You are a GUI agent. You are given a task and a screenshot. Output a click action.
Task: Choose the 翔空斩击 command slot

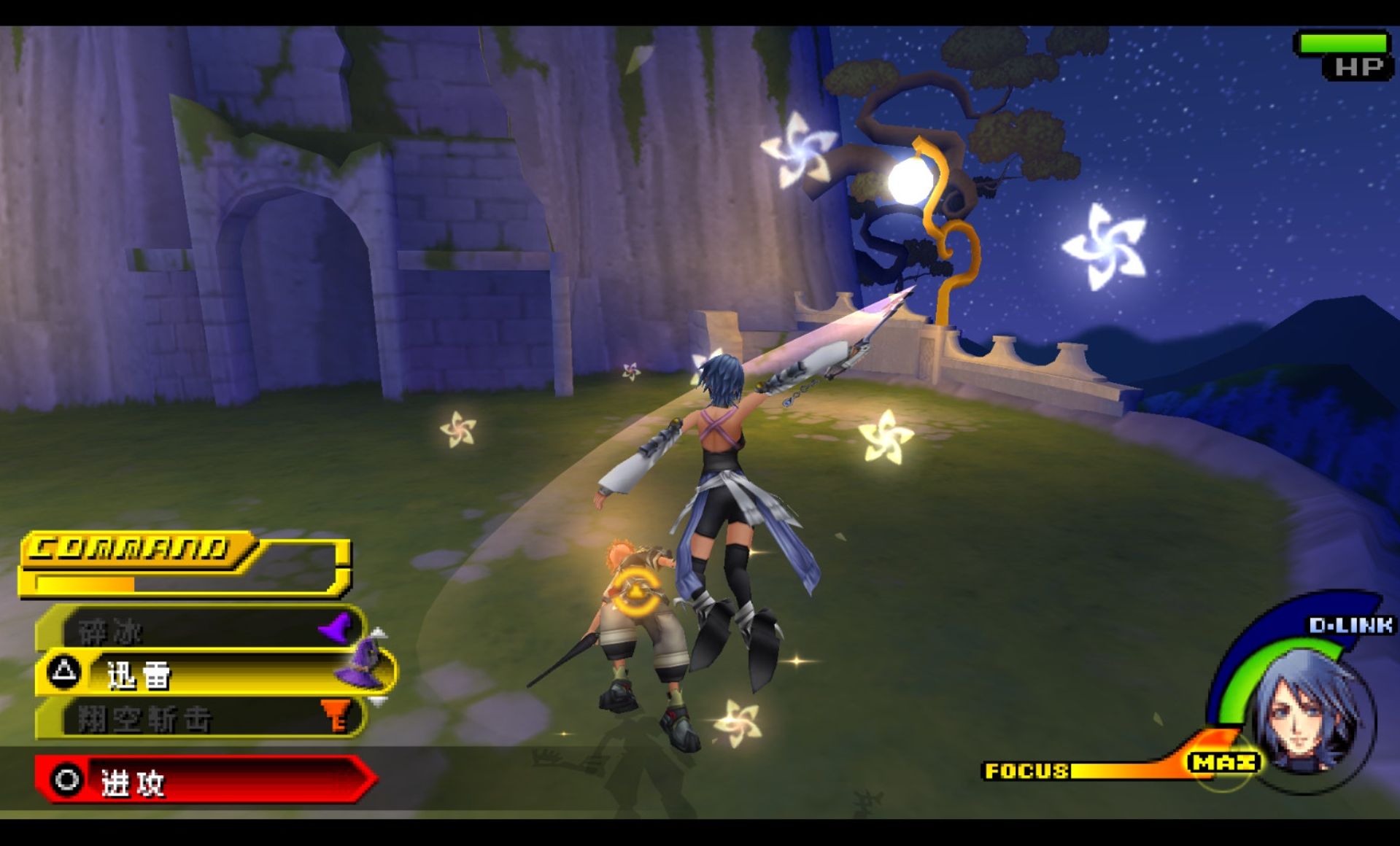point(197,718)
